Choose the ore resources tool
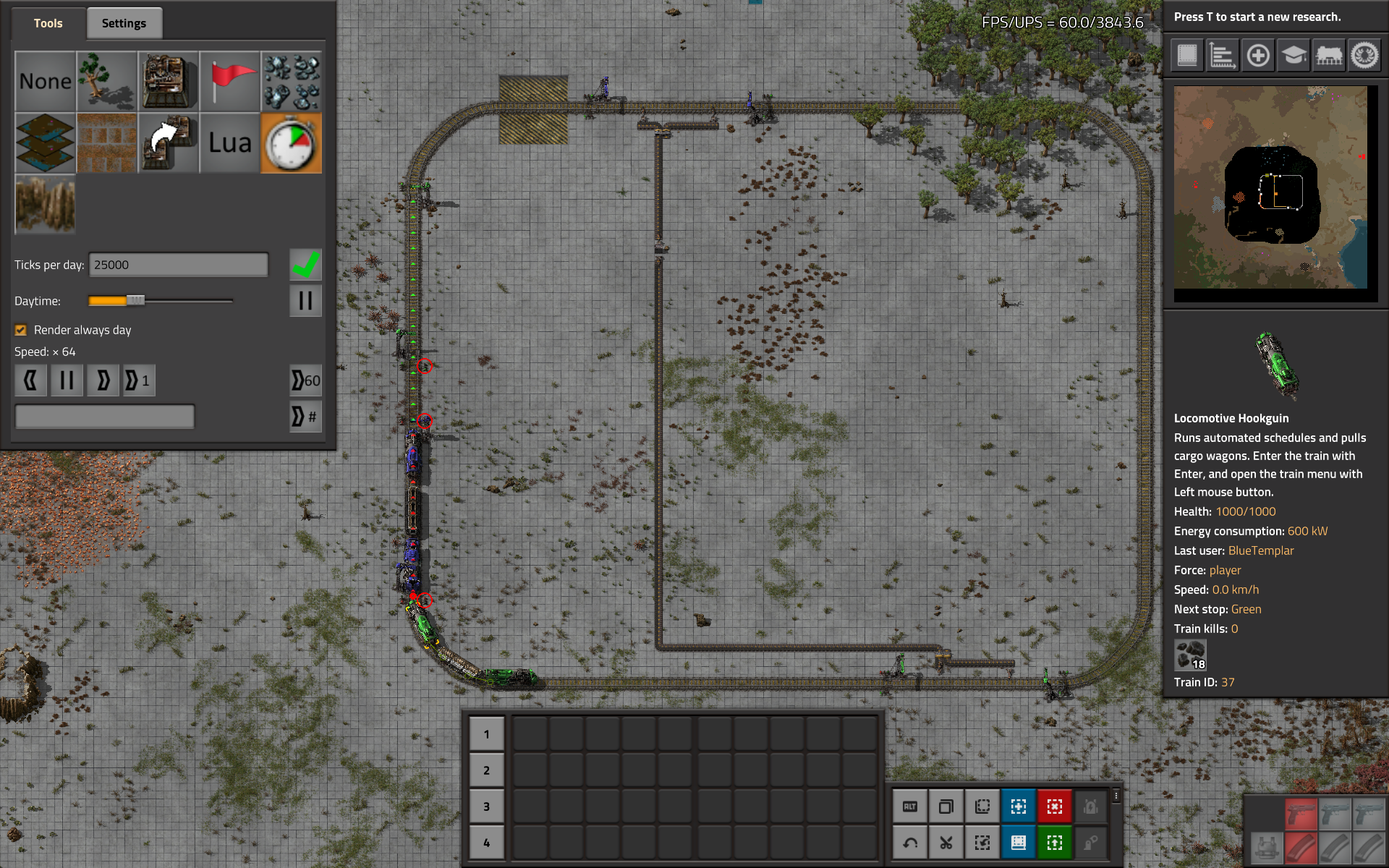Viewport: 1389px width, 868px height. pos(291,81)
